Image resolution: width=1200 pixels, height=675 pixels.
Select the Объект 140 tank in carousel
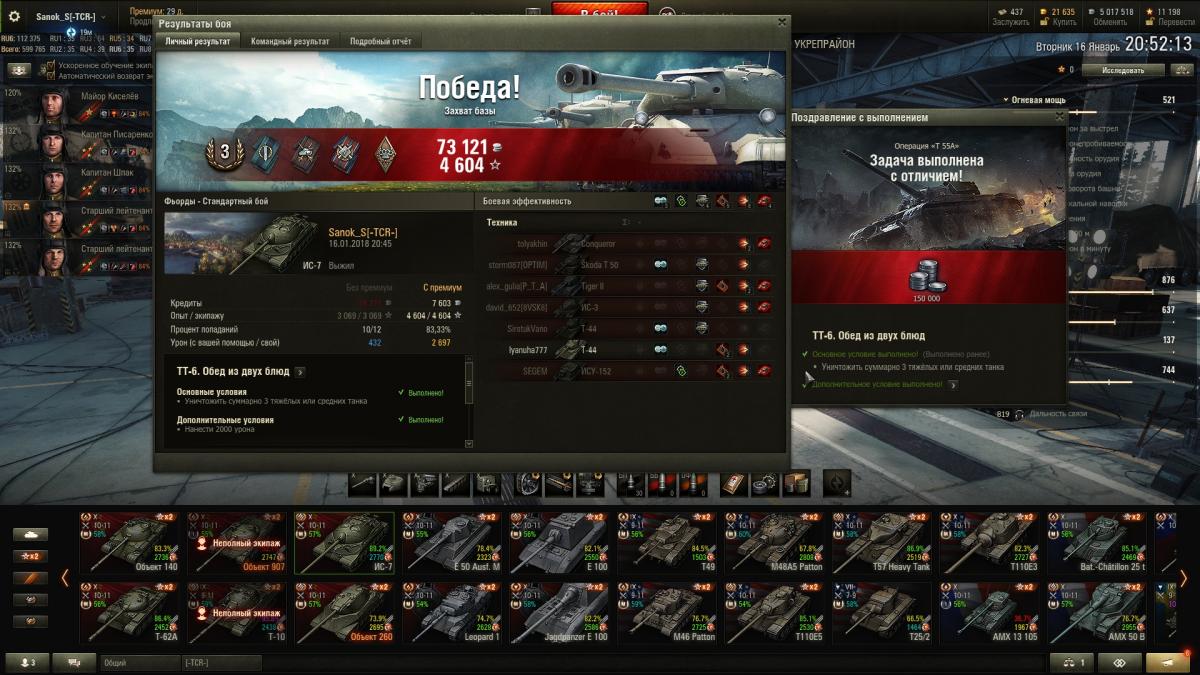pyautogui.click(x=131, y=542)
